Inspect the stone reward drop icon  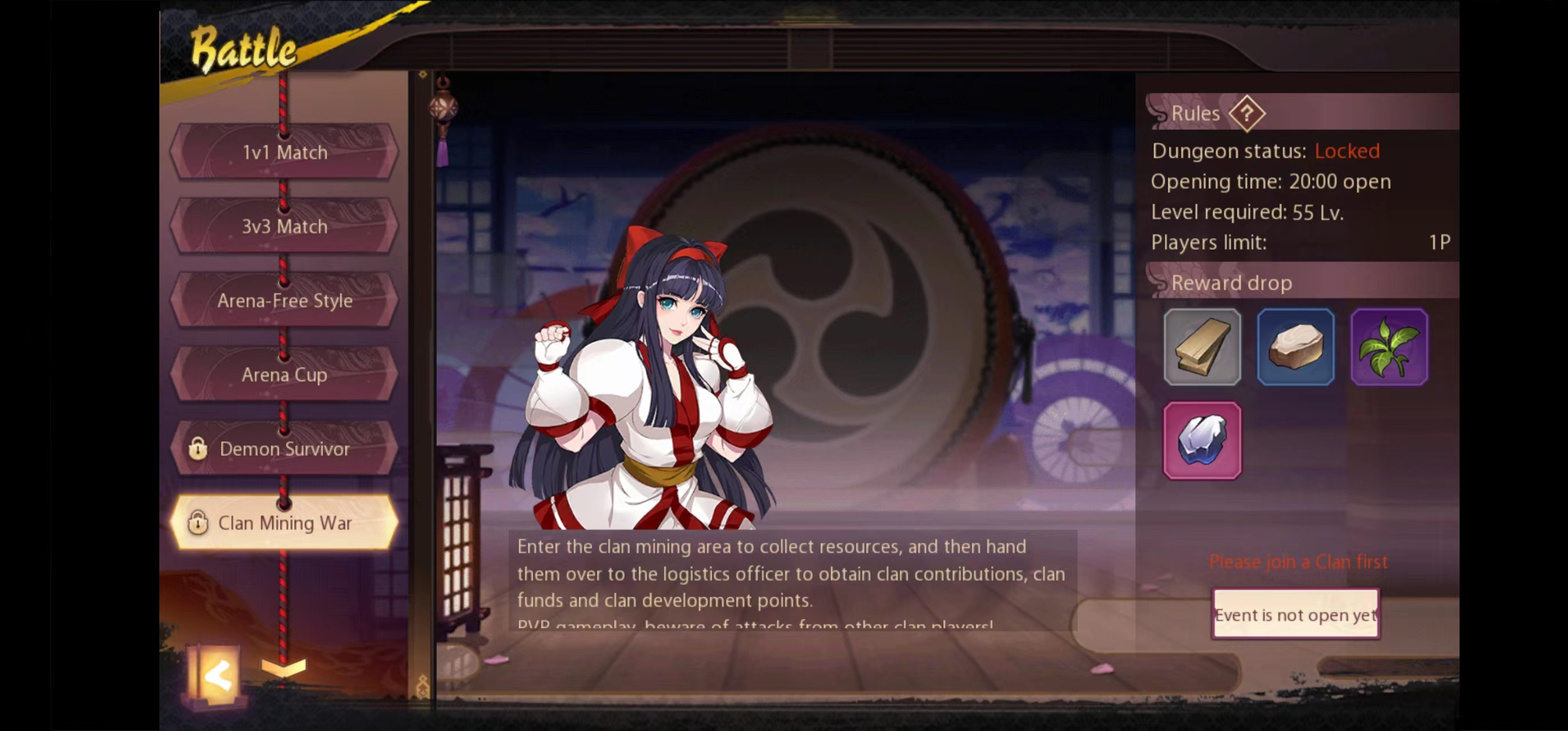(1296, 347)
